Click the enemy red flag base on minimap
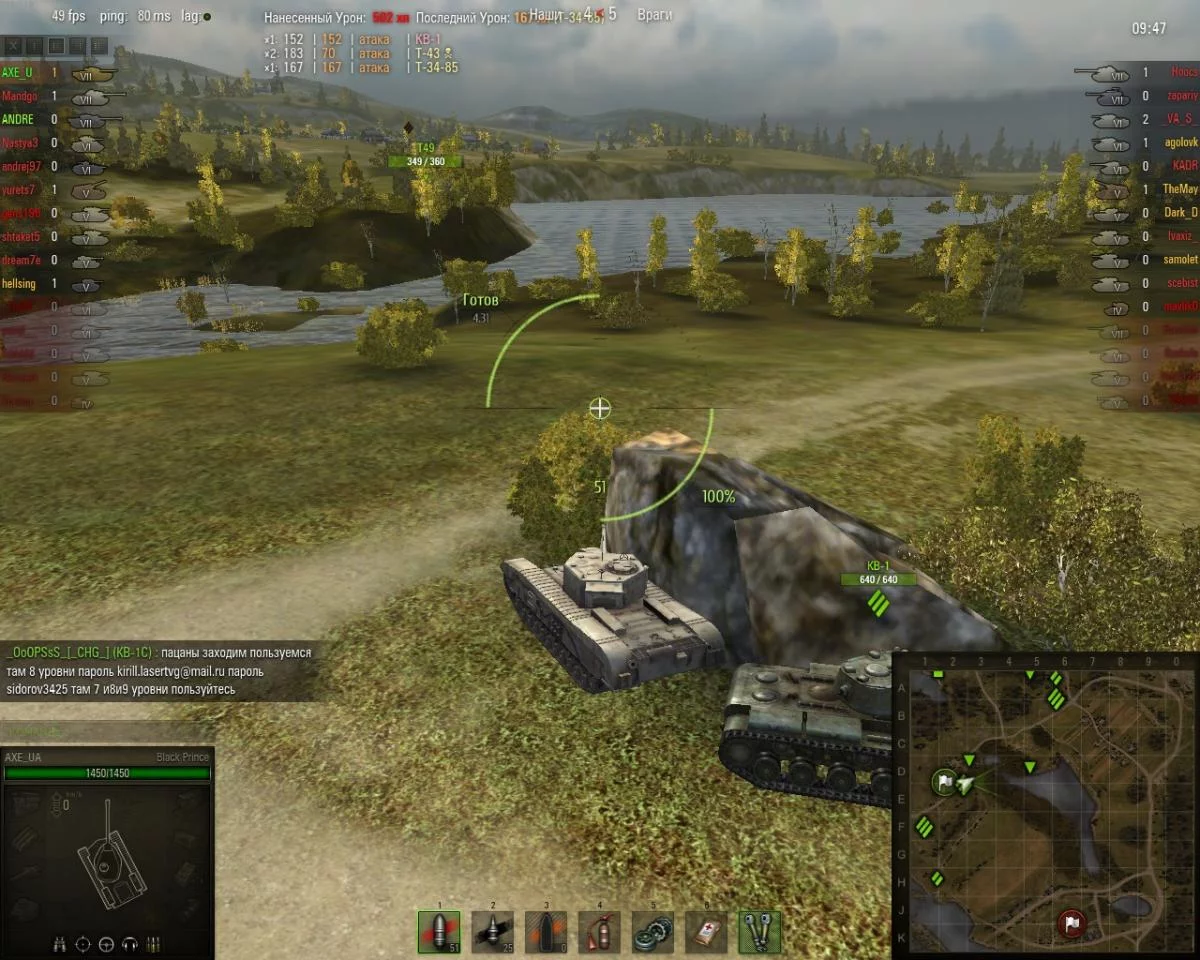Screen dimensions: 1200x960 click(x=1072, y=921)
